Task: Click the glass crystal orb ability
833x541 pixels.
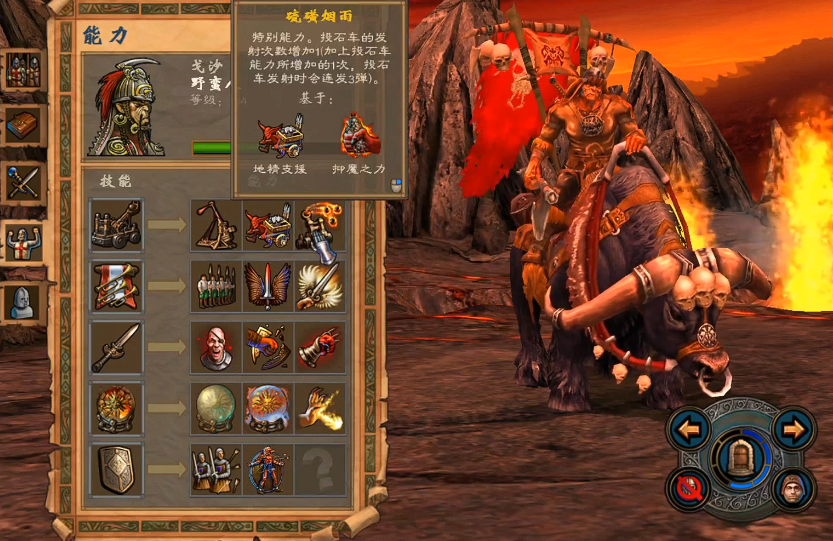Action: tap(215, 408)
